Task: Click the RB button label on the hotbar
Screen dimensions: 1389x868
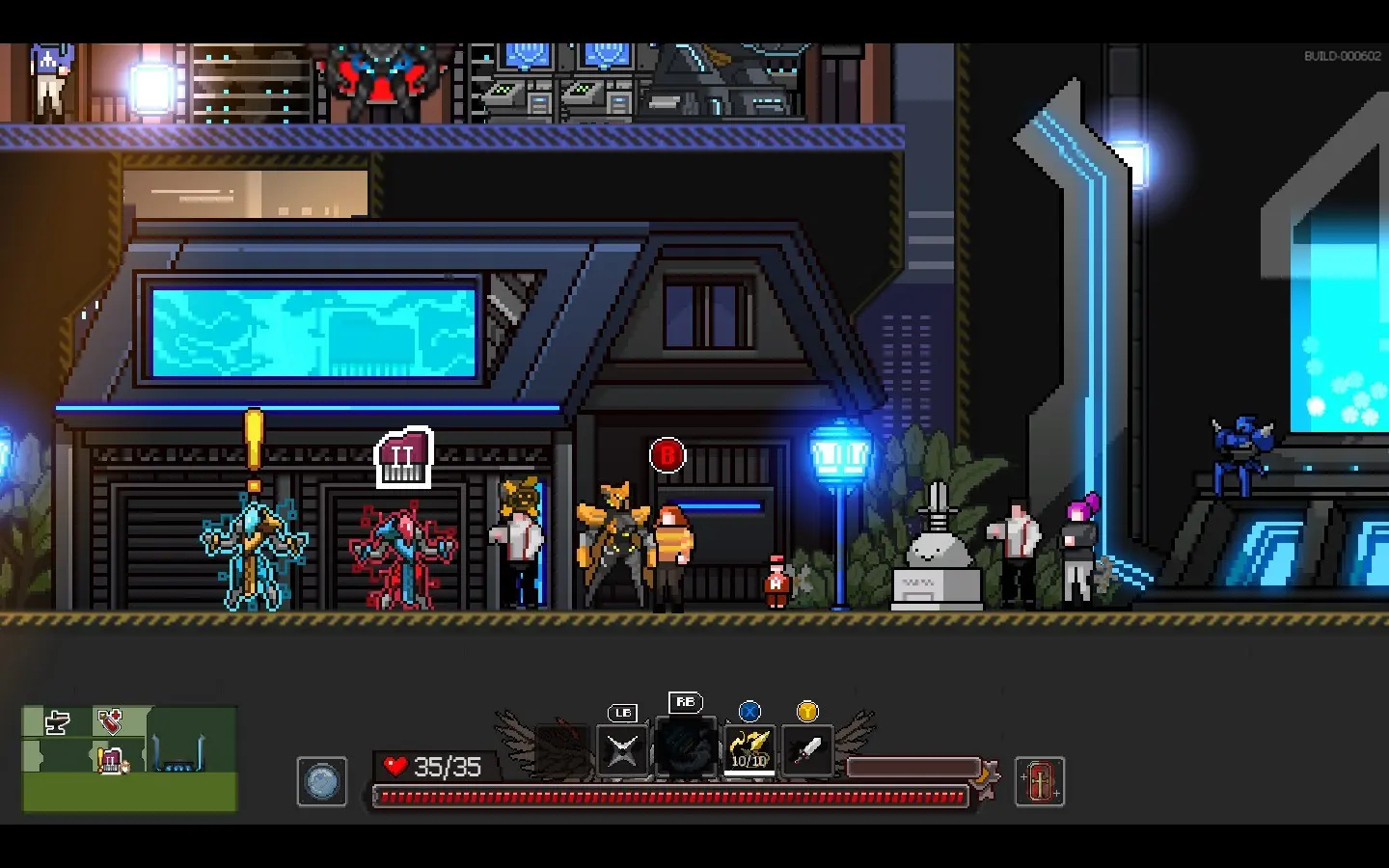Action: [686, 703]
